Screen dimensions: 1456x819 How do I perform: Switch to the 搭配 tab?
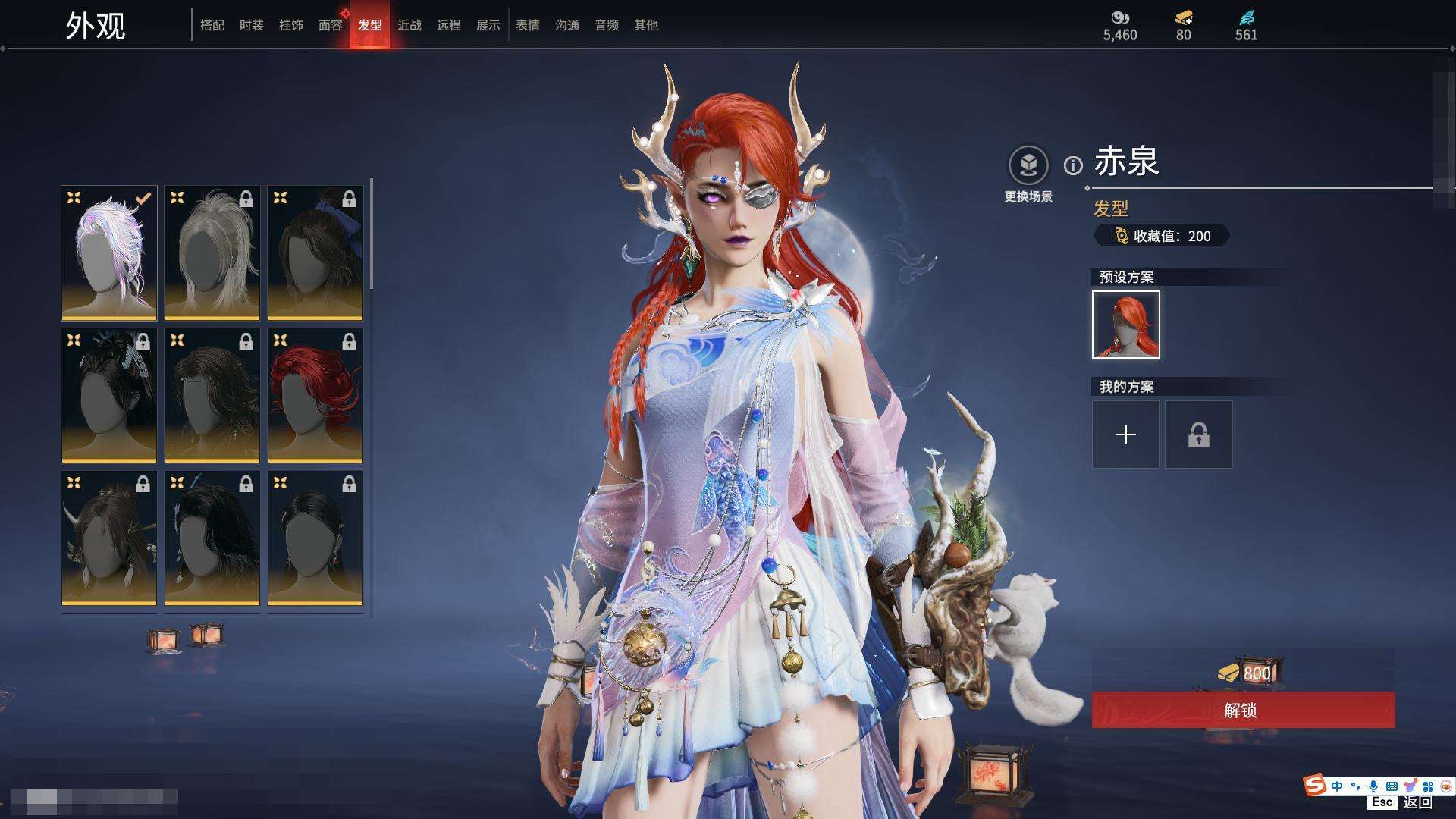[212, 25]
